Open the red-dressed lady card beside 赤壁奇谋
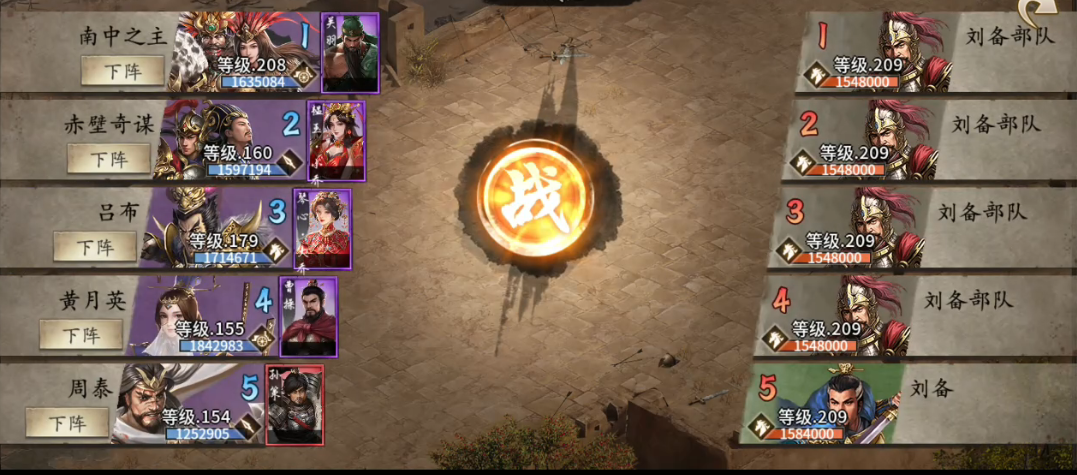 [x=336, y=140]
